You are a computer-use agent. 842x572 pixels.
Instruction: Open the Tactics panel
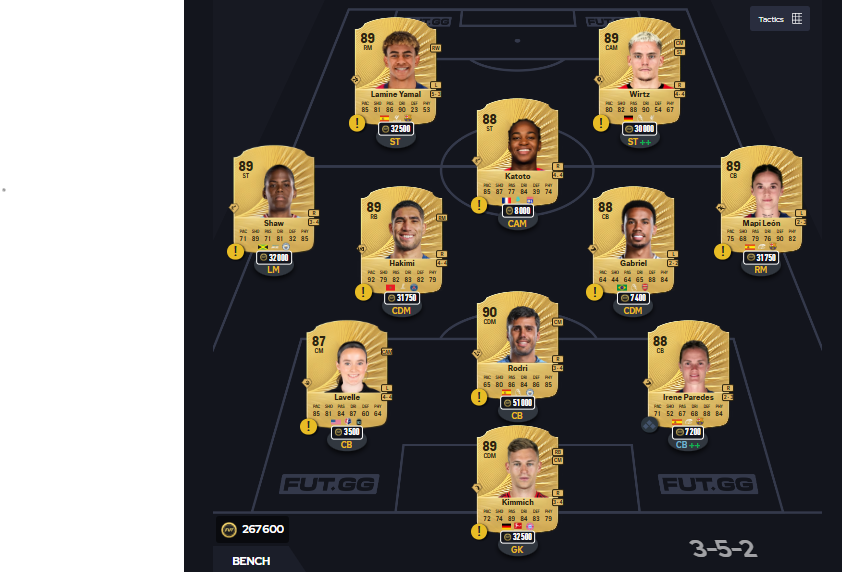tap(780, 18)
